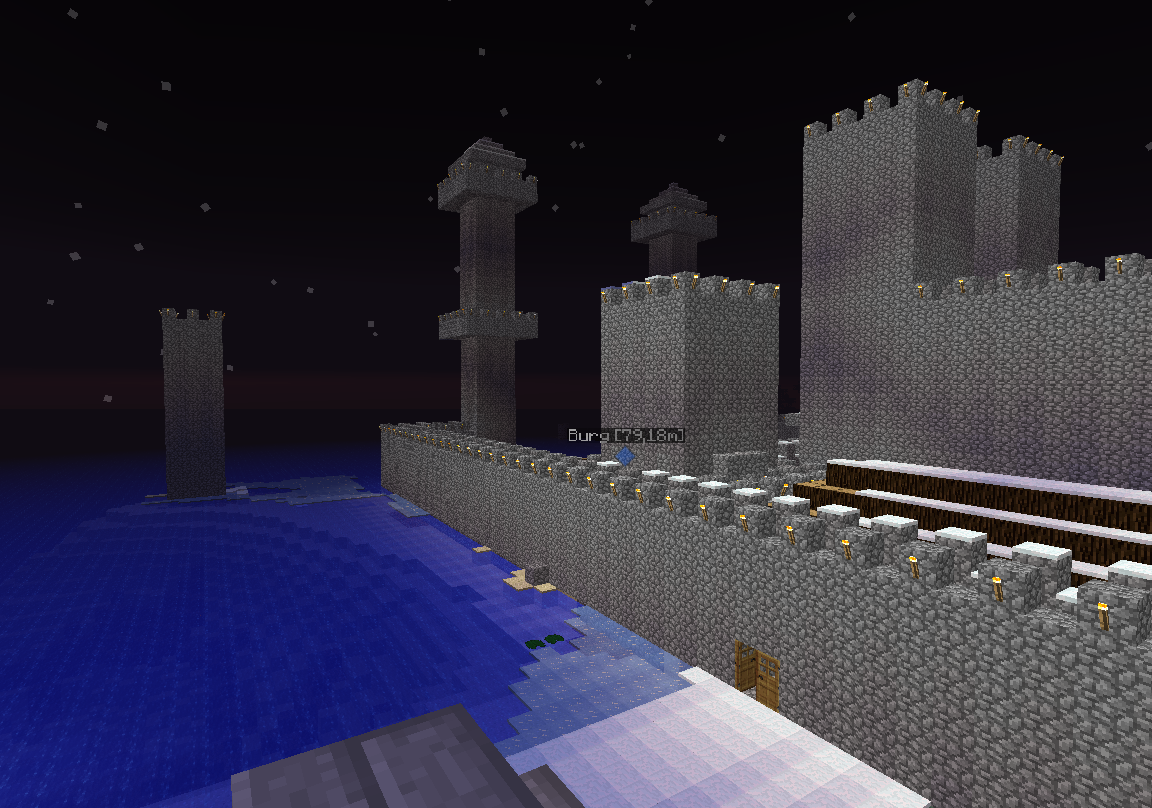The width and height of the screenshot is (1152, 808).
Task: Select the Burg waypoint marker
Action: 625,456
